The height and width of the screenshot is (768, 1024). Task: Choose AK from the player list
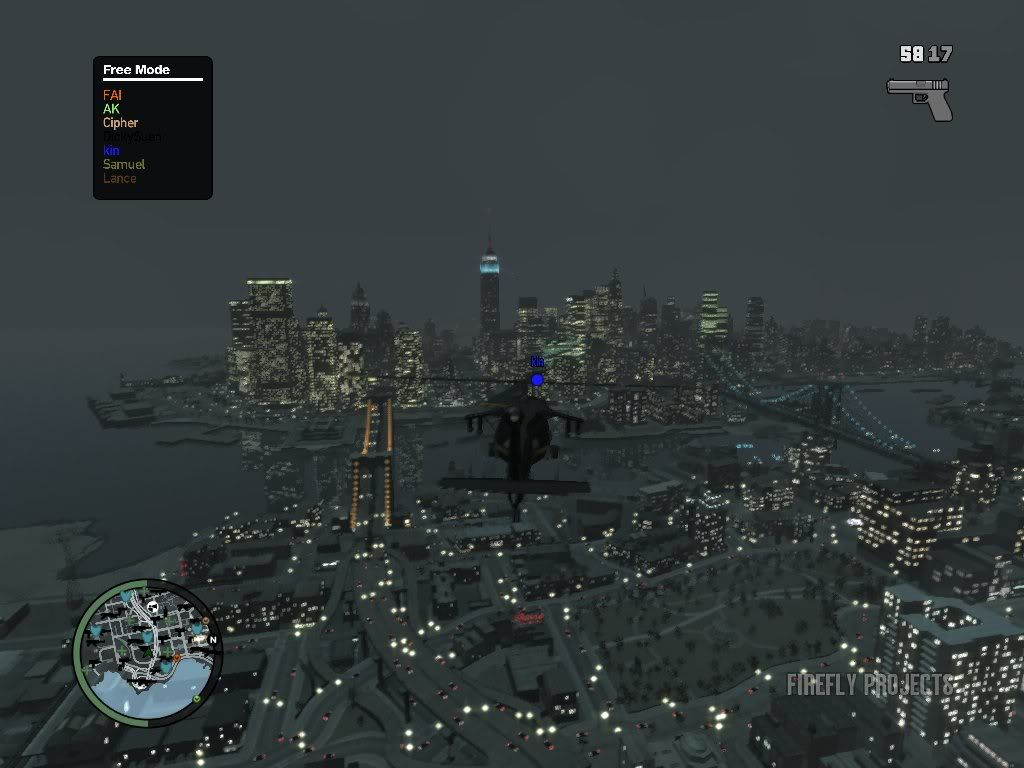tap(111, 109)
